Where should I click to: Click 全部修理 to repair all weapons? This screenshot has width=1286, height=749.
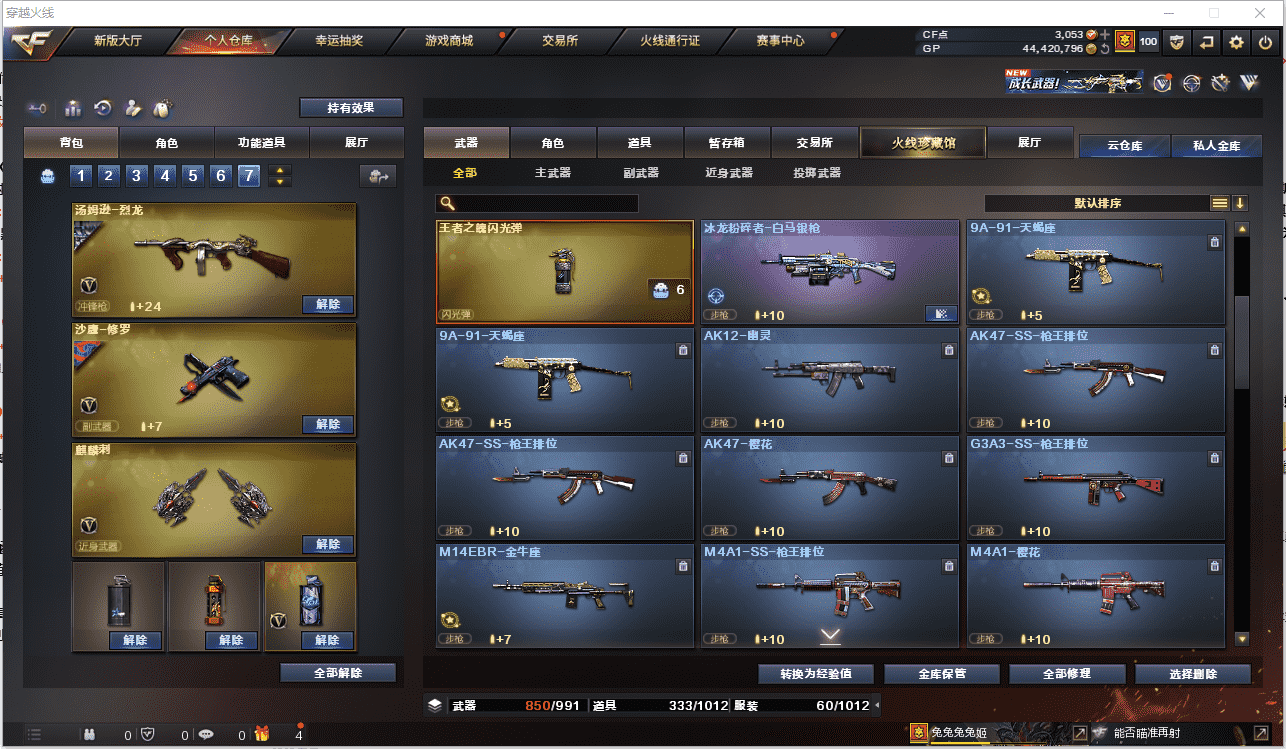[x=1065, y=673]
